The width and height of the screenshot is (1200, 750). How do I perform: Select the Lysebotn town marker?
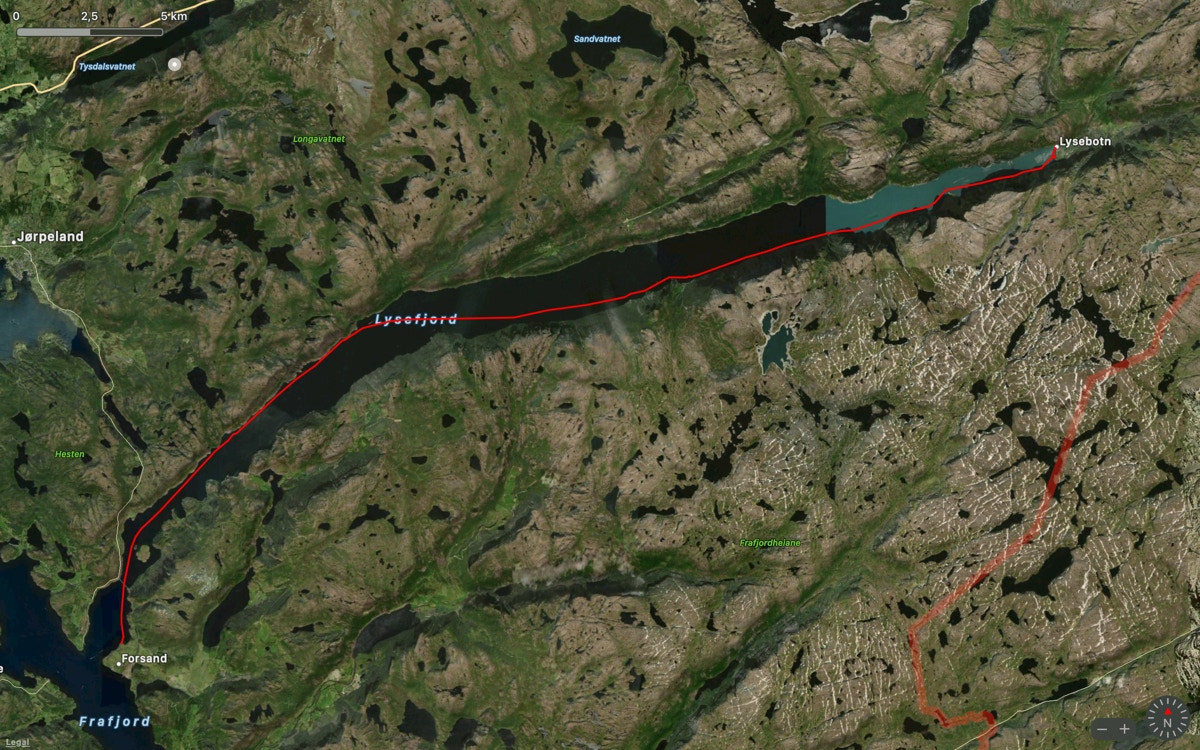click(x=1055, y=147)
